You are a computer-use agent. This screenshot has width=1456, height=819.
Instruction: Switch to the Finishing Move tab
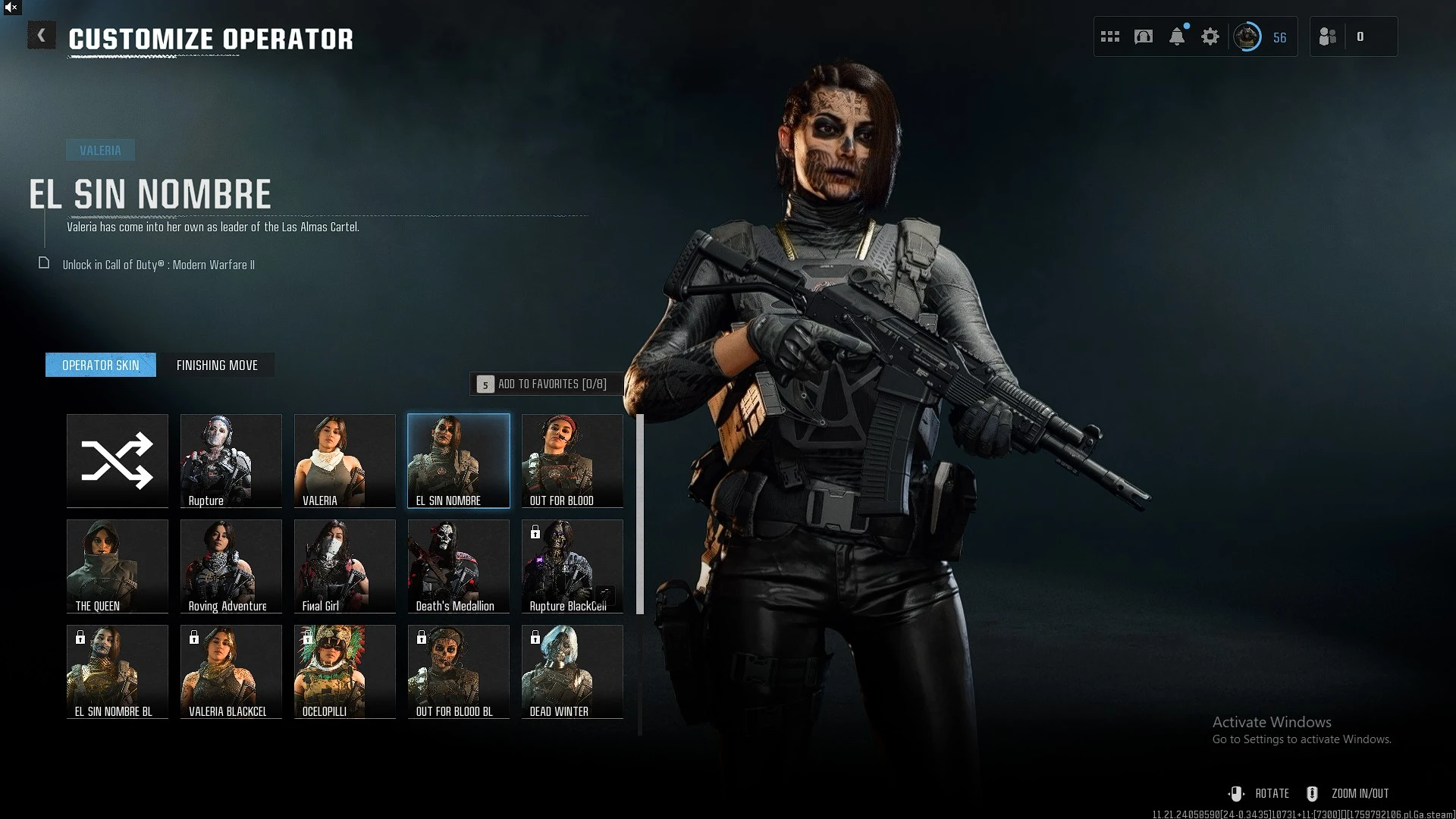217,366
